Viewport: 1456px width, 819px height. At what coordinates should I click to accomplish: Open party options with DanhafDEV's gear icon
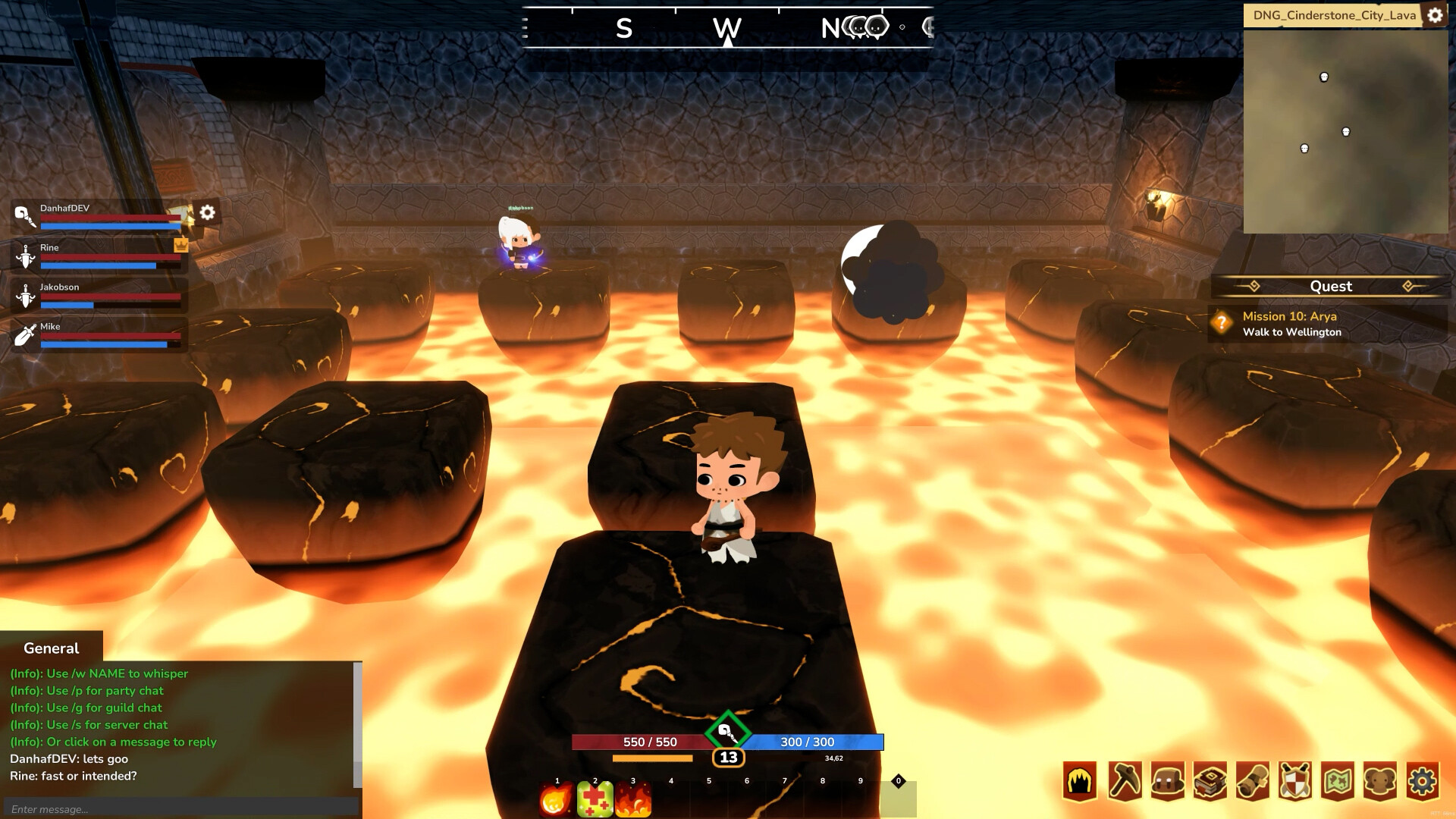tap(208, 213)
